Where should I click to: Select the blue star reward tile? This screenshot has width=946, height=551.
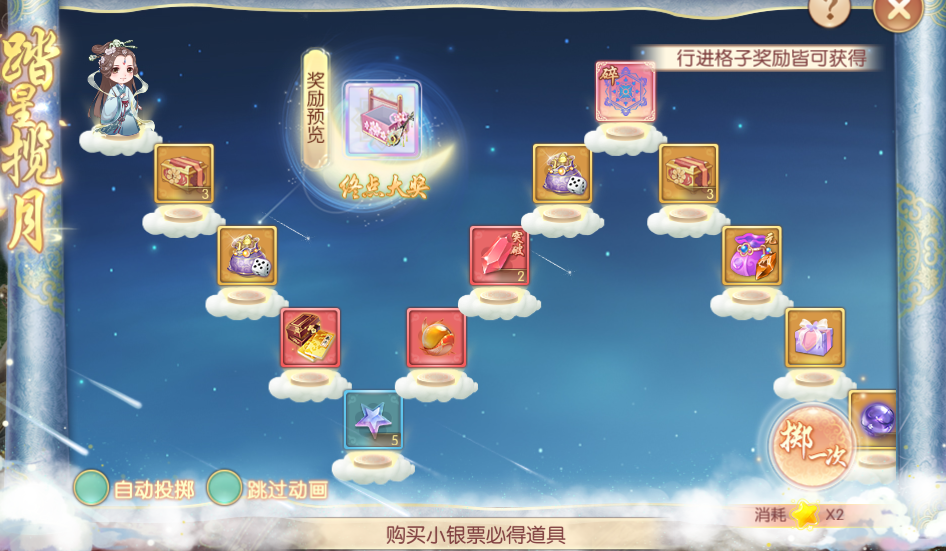click(373, 420)
